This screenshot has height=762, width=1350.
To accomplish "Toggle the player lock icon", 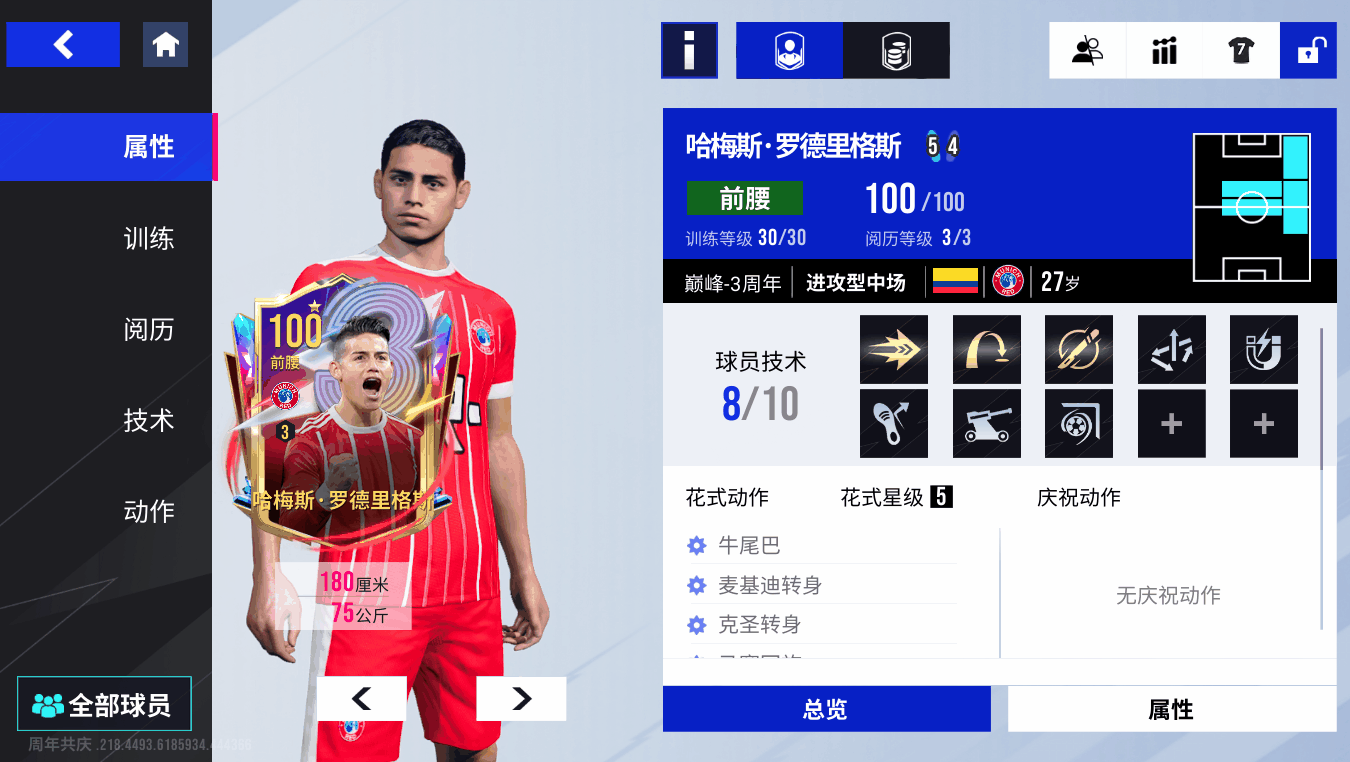I will (1308, 50).
